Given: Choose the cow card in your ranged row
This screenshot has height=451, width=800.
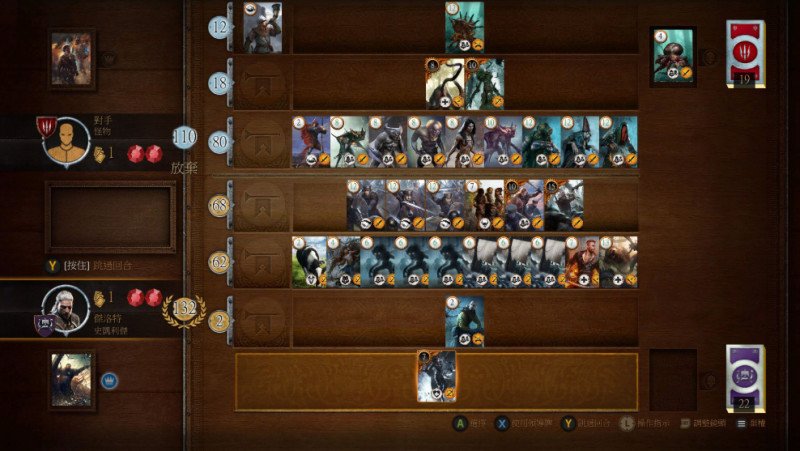Looking at the screenshot, I should click(310, 262).
